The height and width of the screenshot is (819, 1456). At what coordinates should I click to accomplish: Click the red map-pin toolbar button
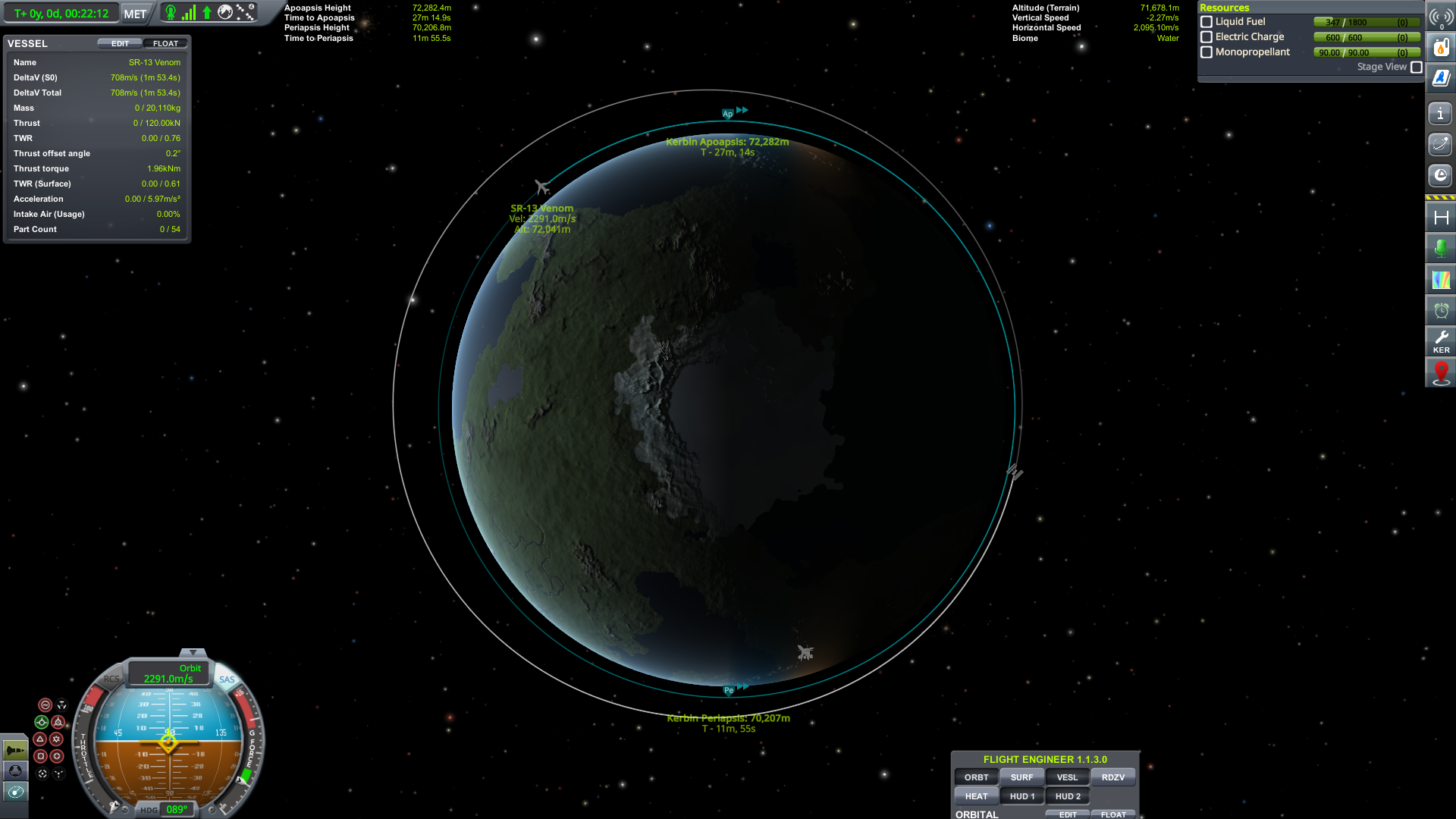tap(1441, 372)
